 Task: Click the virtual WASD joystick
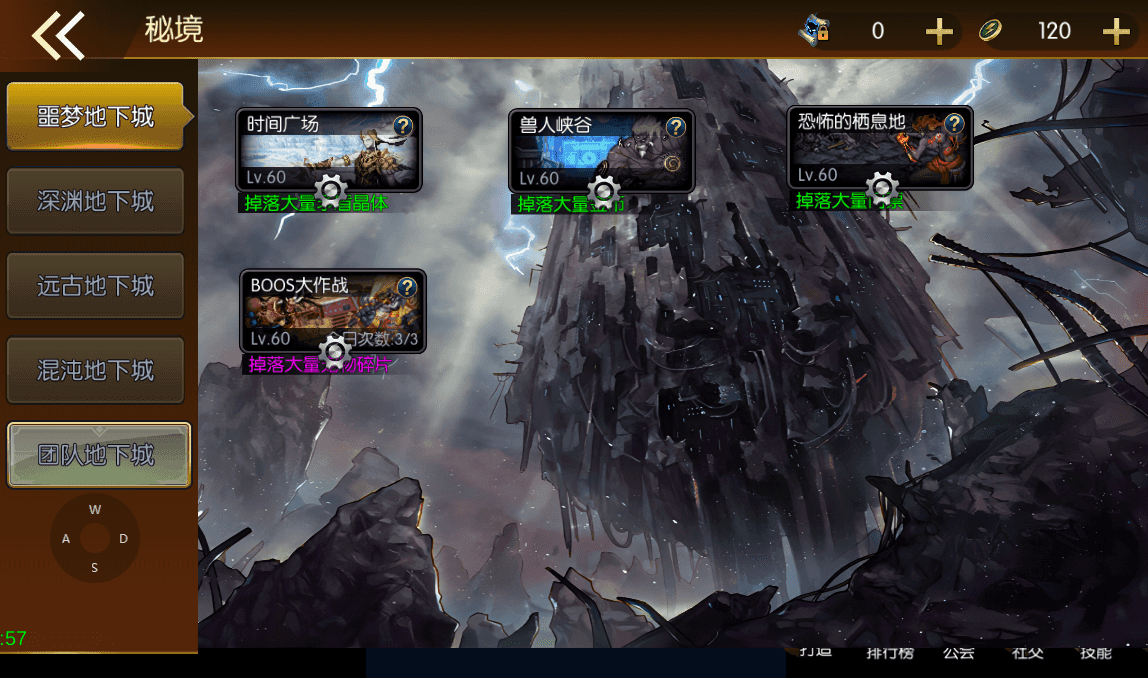[x=95, y=538]
